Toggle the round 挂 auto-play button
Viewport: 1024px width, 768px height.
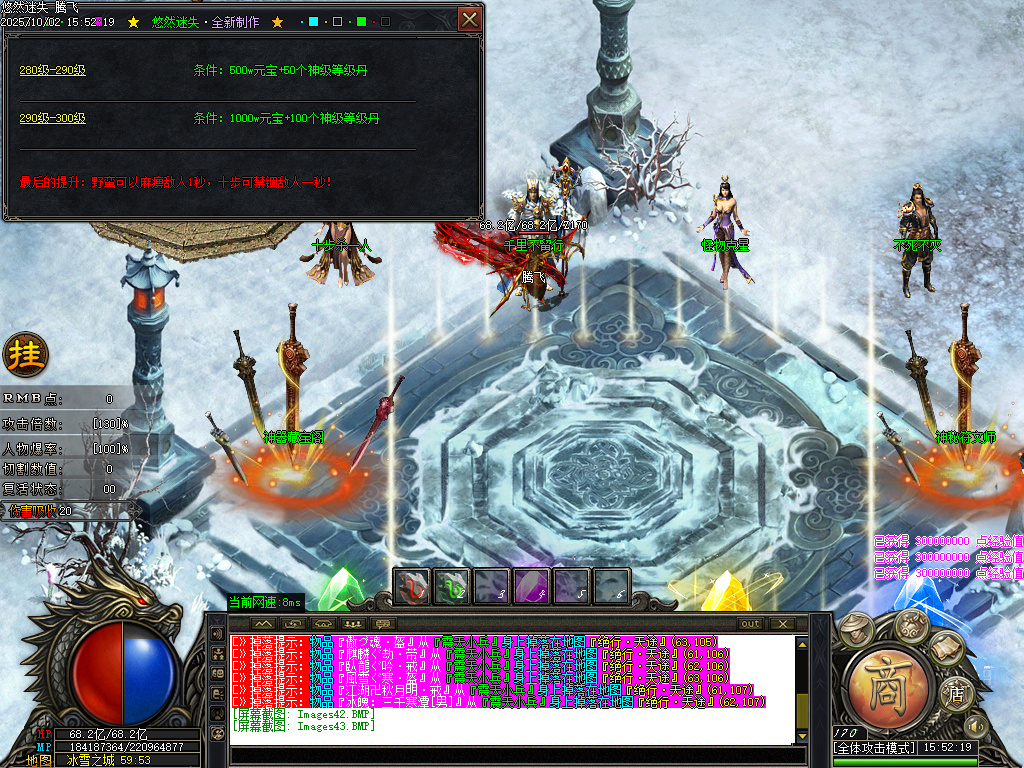[x=25, y=354]
